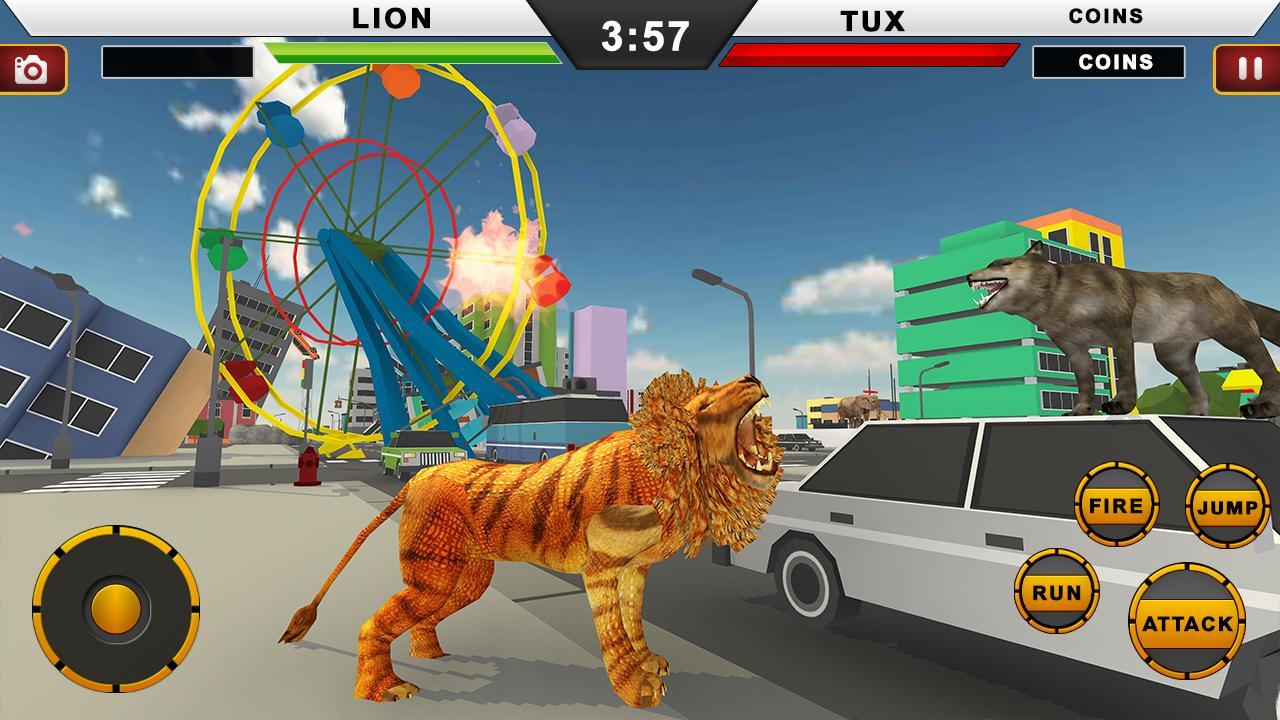The width and height of the screenshot is (1280, 720).
Task: Tap the FIRE button icon
Action: click(x=1119, y=505)
